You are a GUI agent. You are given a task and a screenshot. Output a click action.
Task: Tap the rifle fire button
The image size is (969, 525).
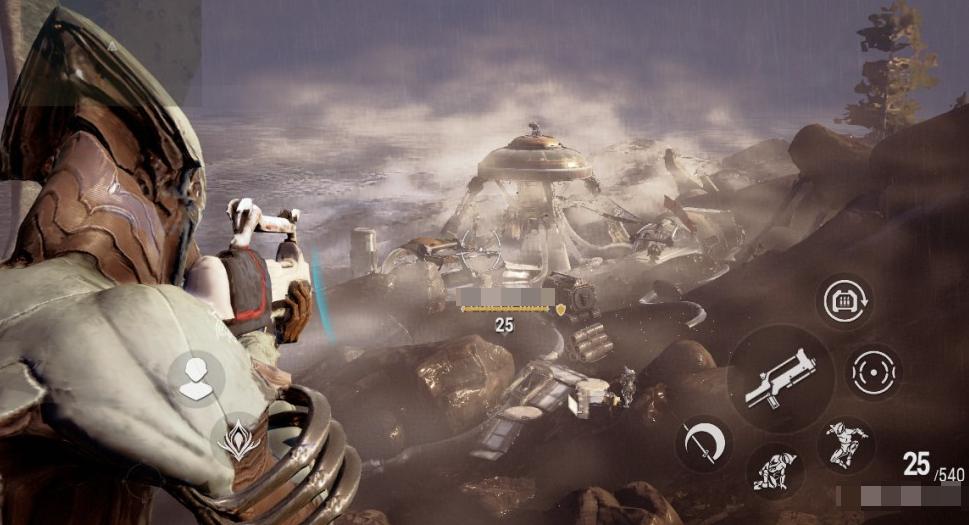[x=780, y=378]
